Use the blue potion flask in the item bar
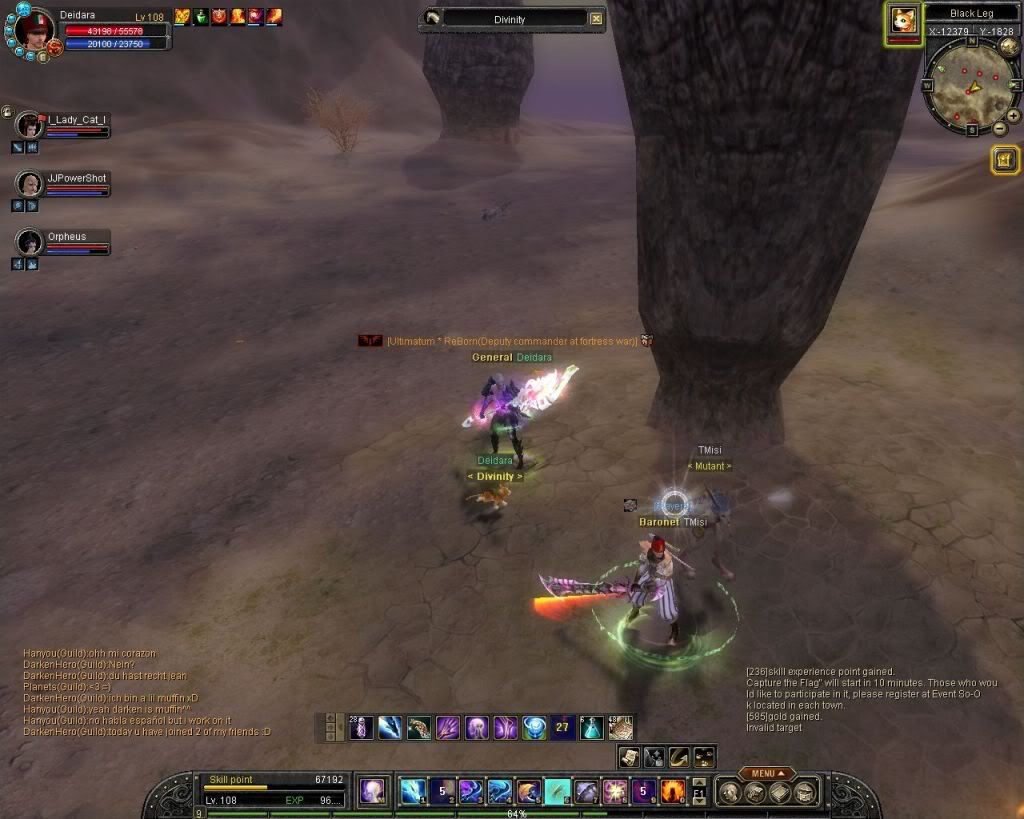Viewport: 1024px width, 819px height. (592, 727)
